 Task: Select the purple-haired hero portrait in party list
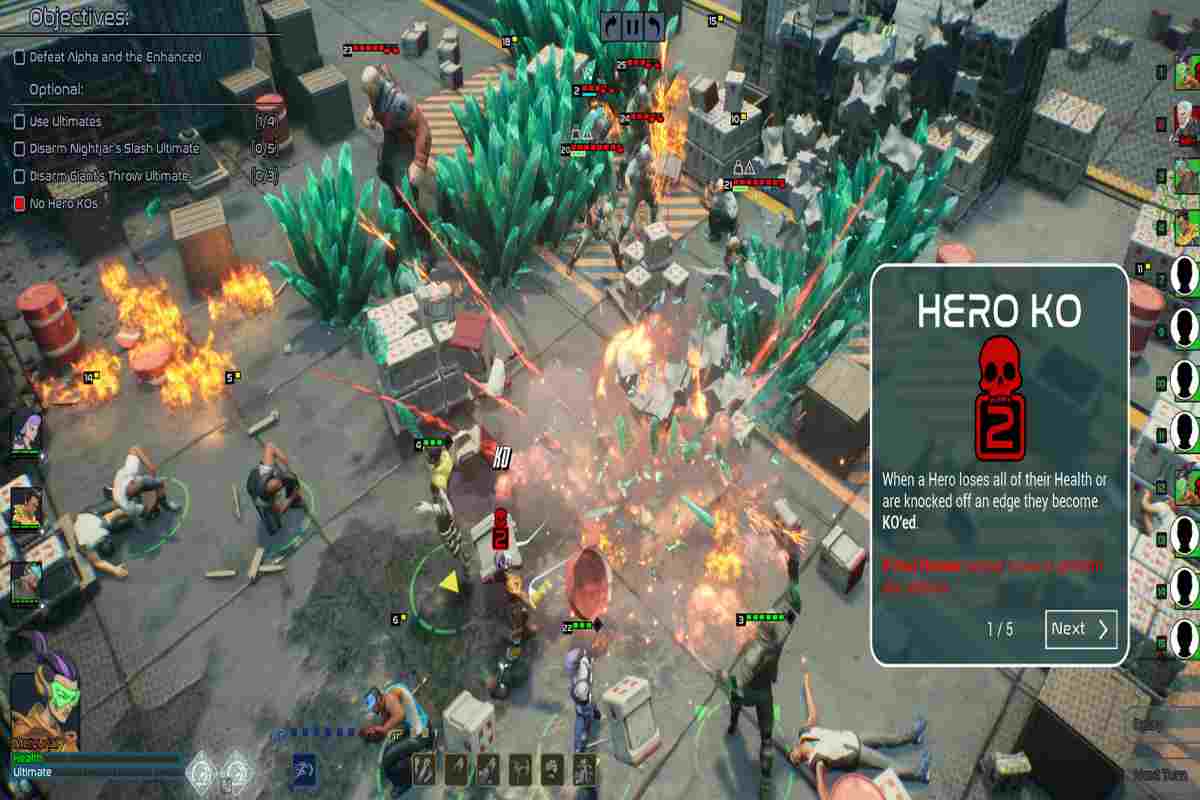click(26, 431)
